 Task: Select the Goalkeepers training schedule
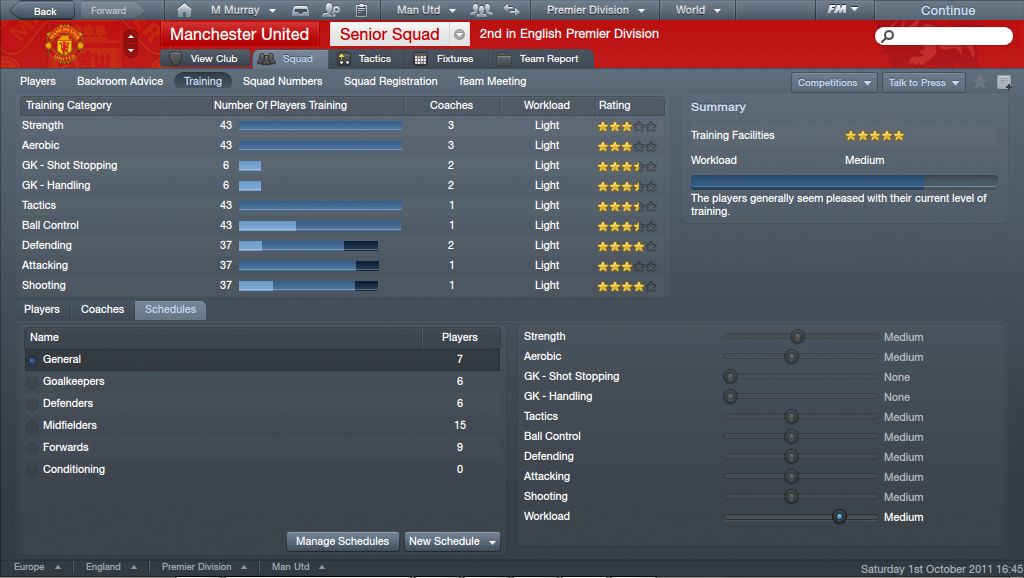point(74,381)
